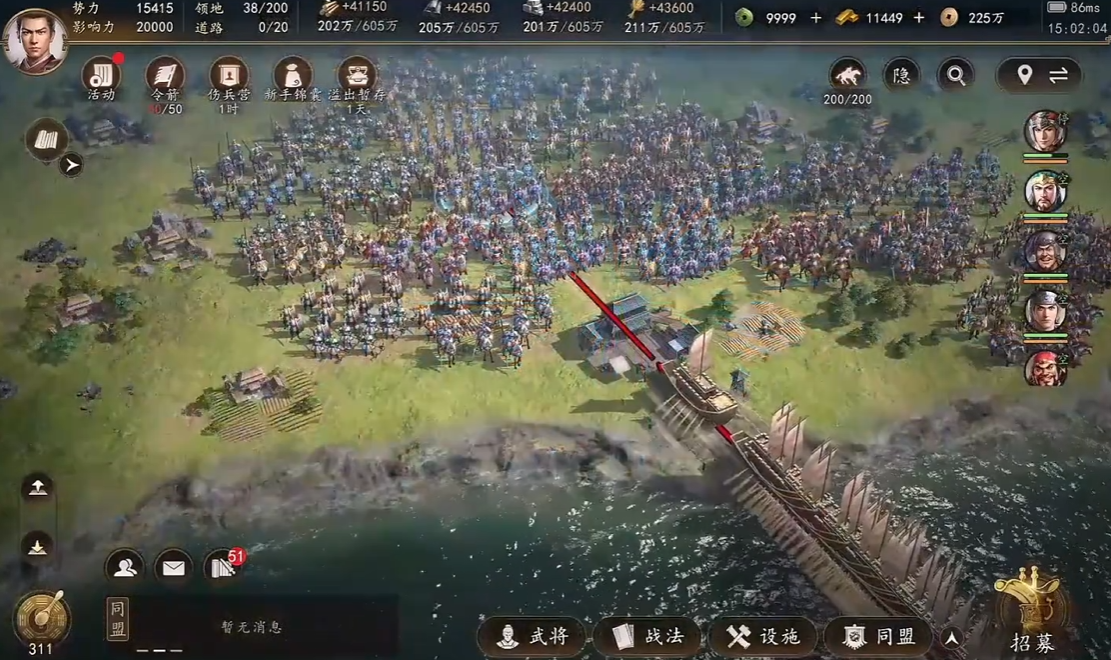Open the 招募 recruit button
Image resolution: width=1111 pixels, height=660 pixels.
tap(1032, 612)
